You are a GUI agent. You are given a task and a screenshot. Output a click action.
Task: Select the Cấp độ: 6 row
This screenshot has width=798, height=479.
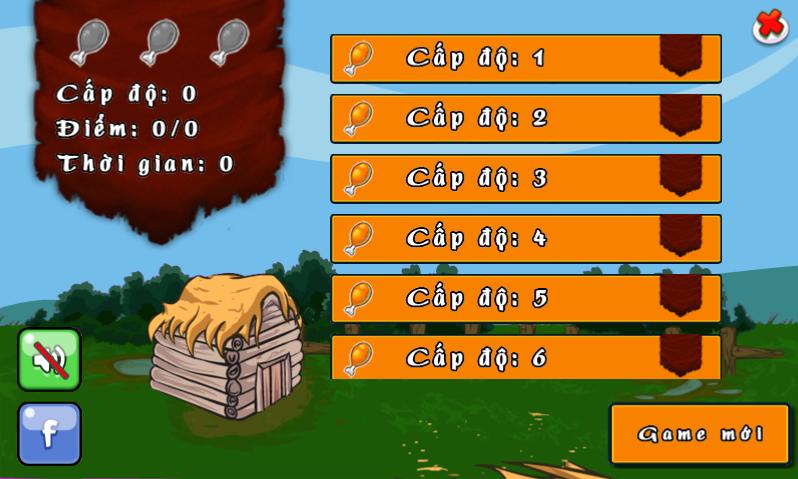[525, 357]
